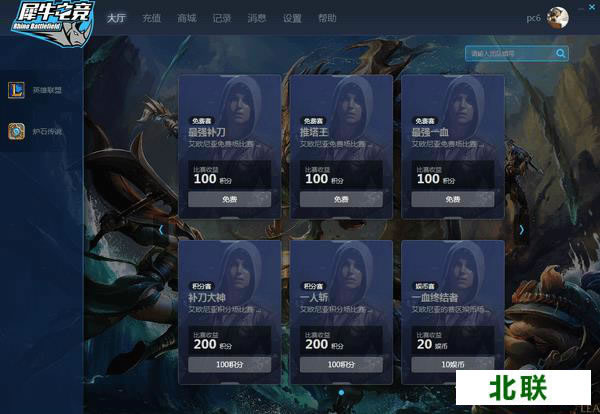Open the 帮助 help tab
Screen dimensions: 600x414
click(x=327, y=18)
